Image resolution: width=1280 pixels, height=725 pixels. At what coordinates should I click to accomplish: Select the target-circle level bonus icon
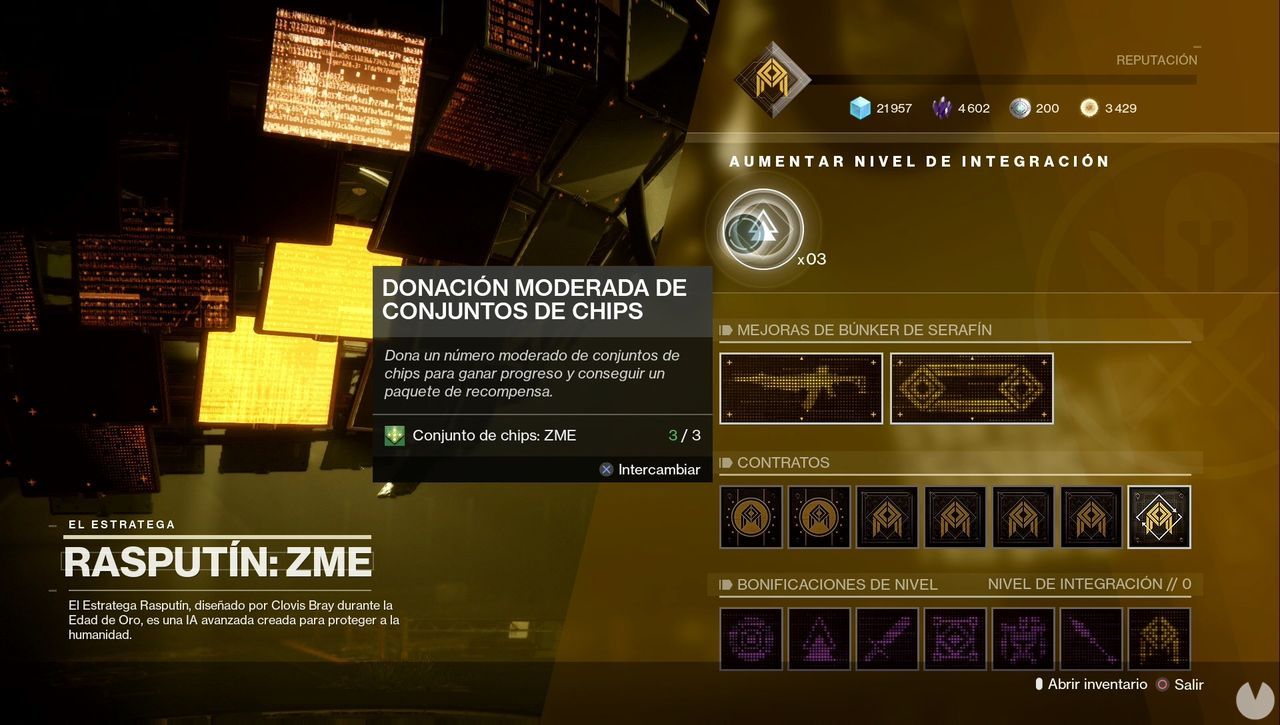(751, 638)
